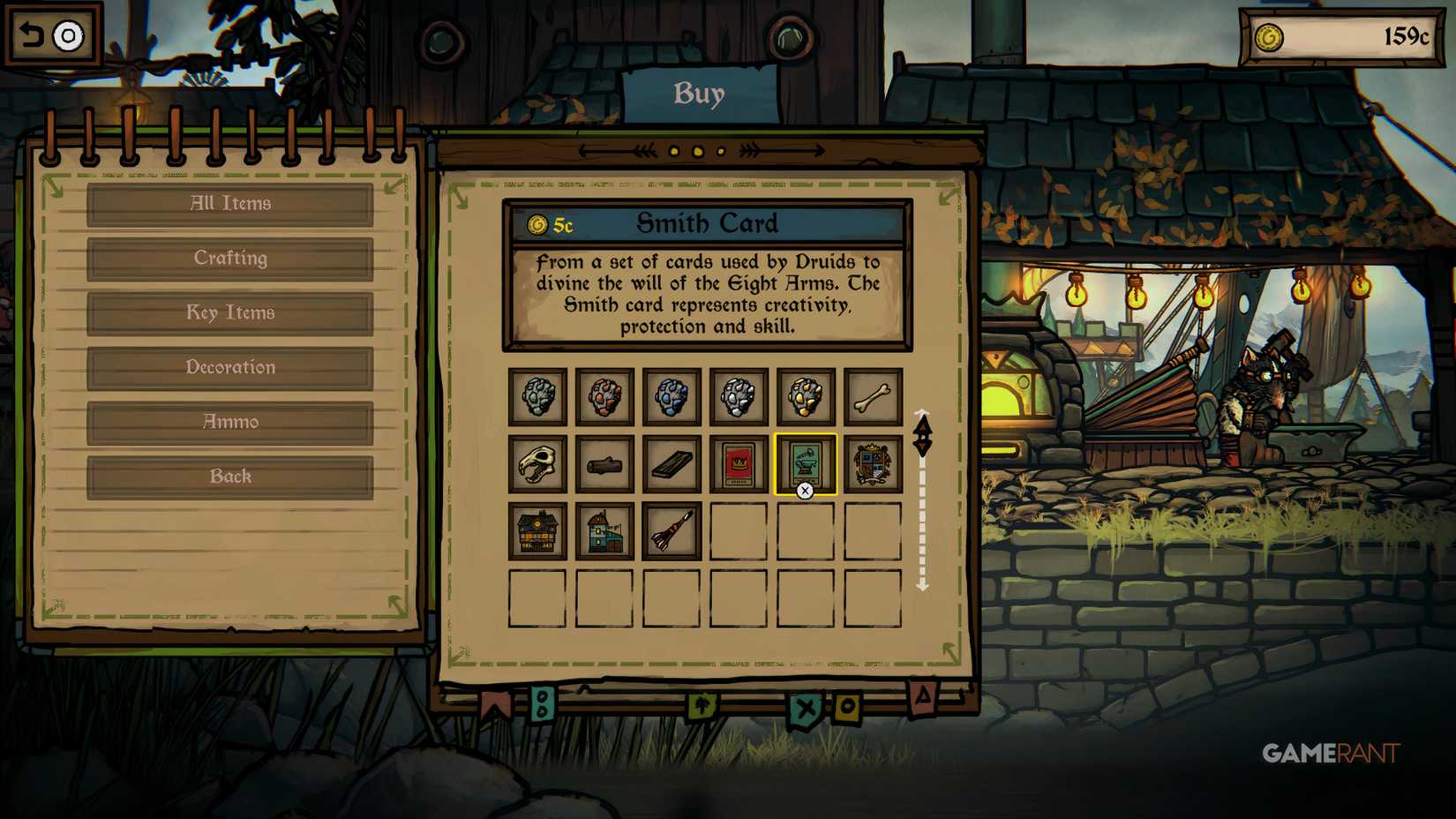Select the copper ore stone

click(605, 396)
